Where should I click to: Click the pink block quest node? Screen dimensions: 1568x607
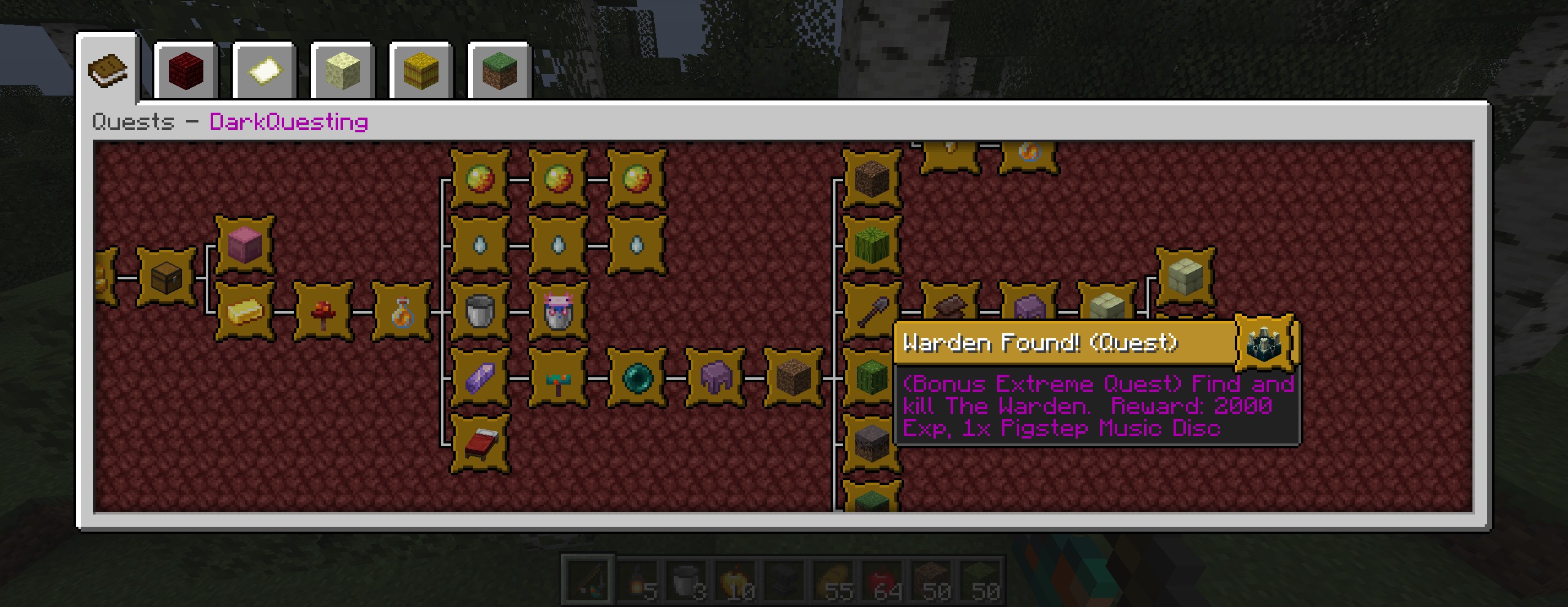coord(244,244)
